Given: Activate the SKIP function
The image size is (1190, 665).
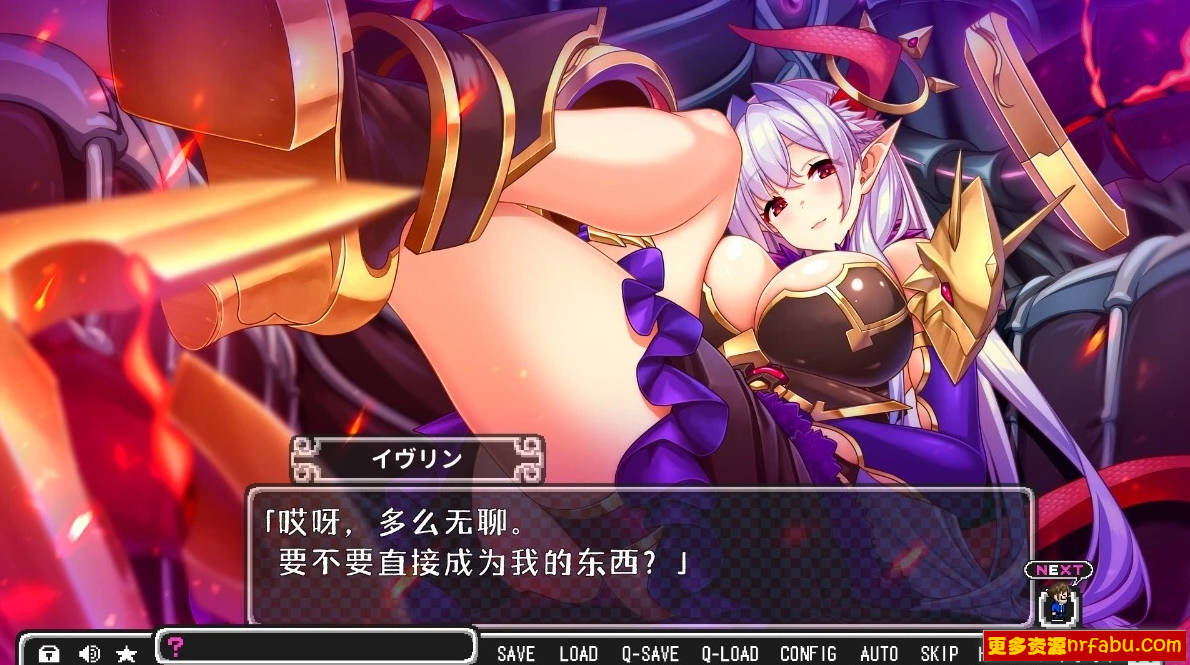Looking at the screenshot, I should click(939, 654).
